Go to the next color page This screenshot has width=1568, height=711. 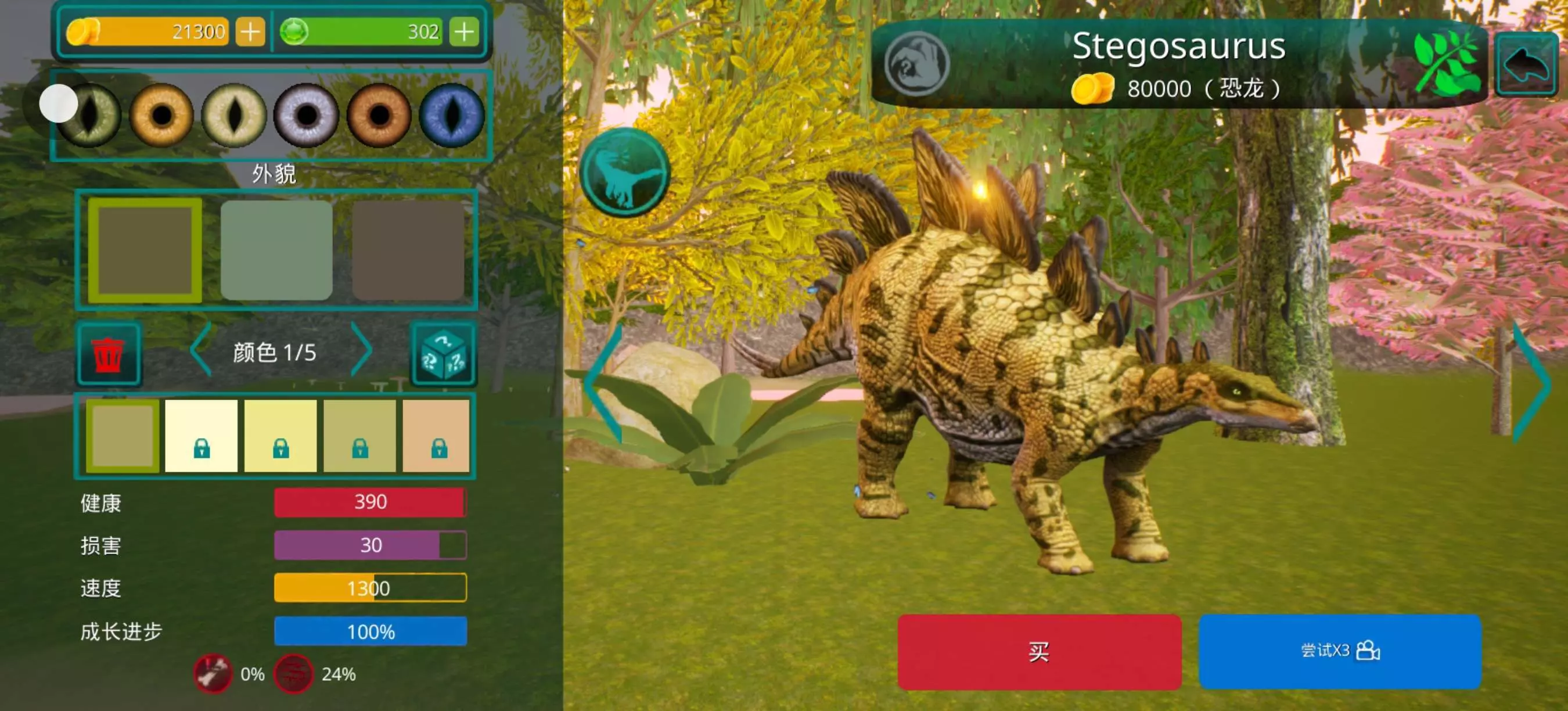point(362,351)
